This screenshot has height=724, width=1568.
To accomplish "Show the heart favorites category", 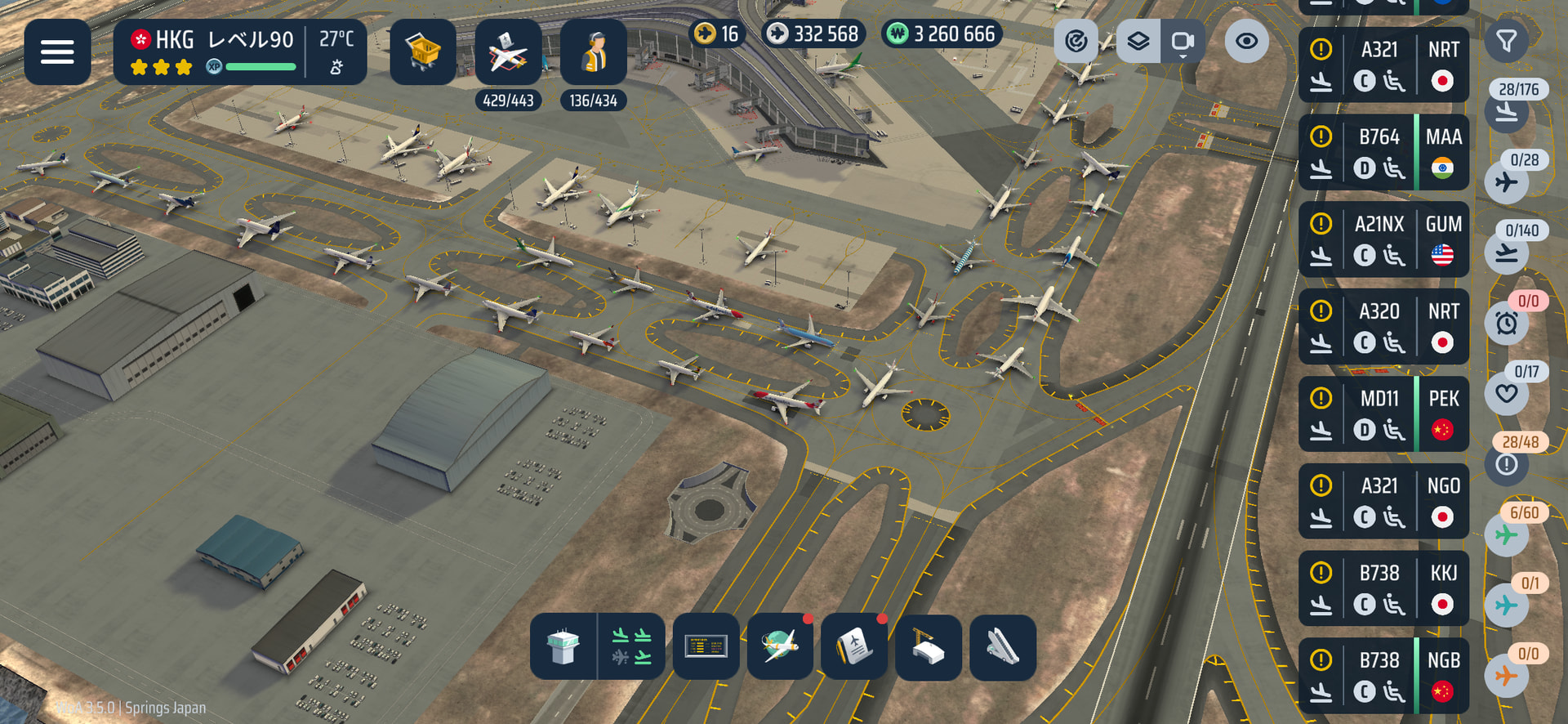I will [x=1507, y=394].
